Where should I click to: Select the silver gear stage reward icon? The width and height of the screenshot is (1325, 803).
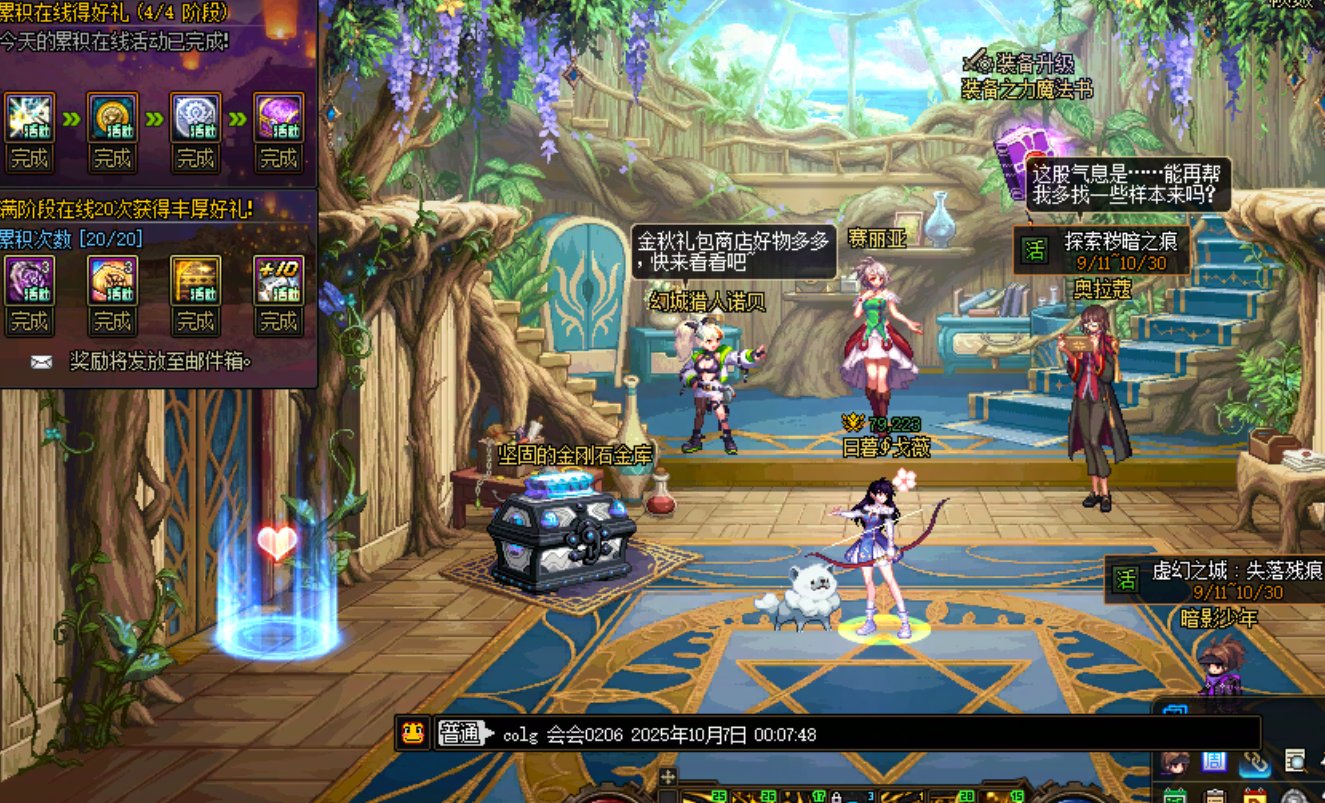click(195, 118)
